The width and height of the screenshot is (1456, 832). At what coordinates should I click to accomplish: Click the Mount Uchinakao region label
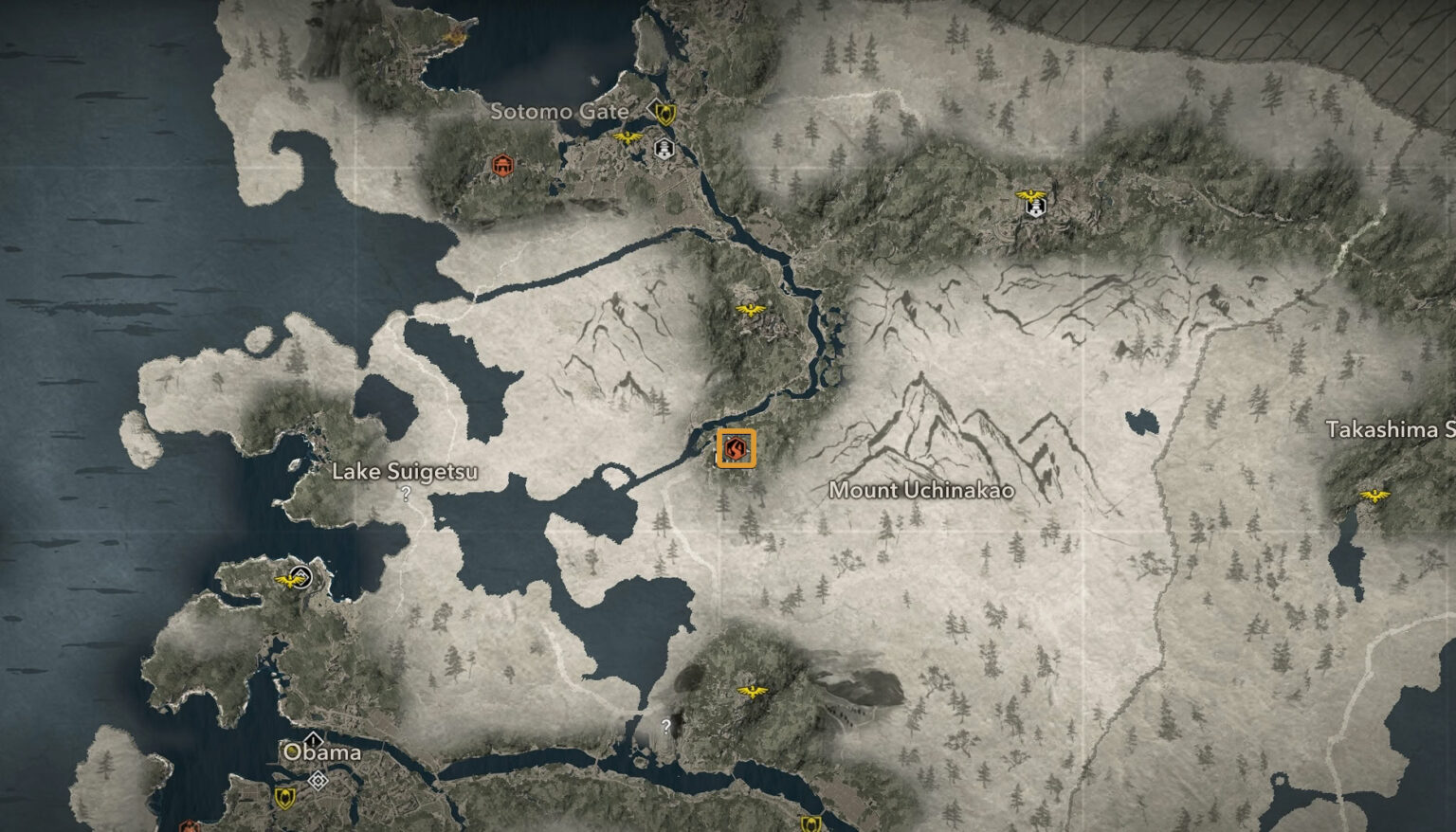point(922,491)
